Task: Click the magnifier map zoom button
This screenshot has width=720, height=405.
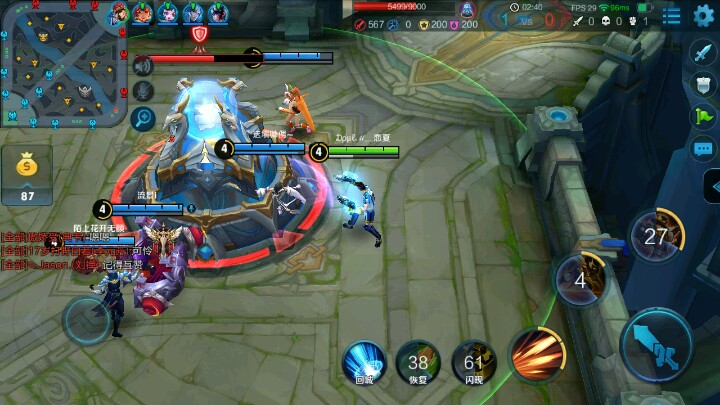Action: point(143,118)
